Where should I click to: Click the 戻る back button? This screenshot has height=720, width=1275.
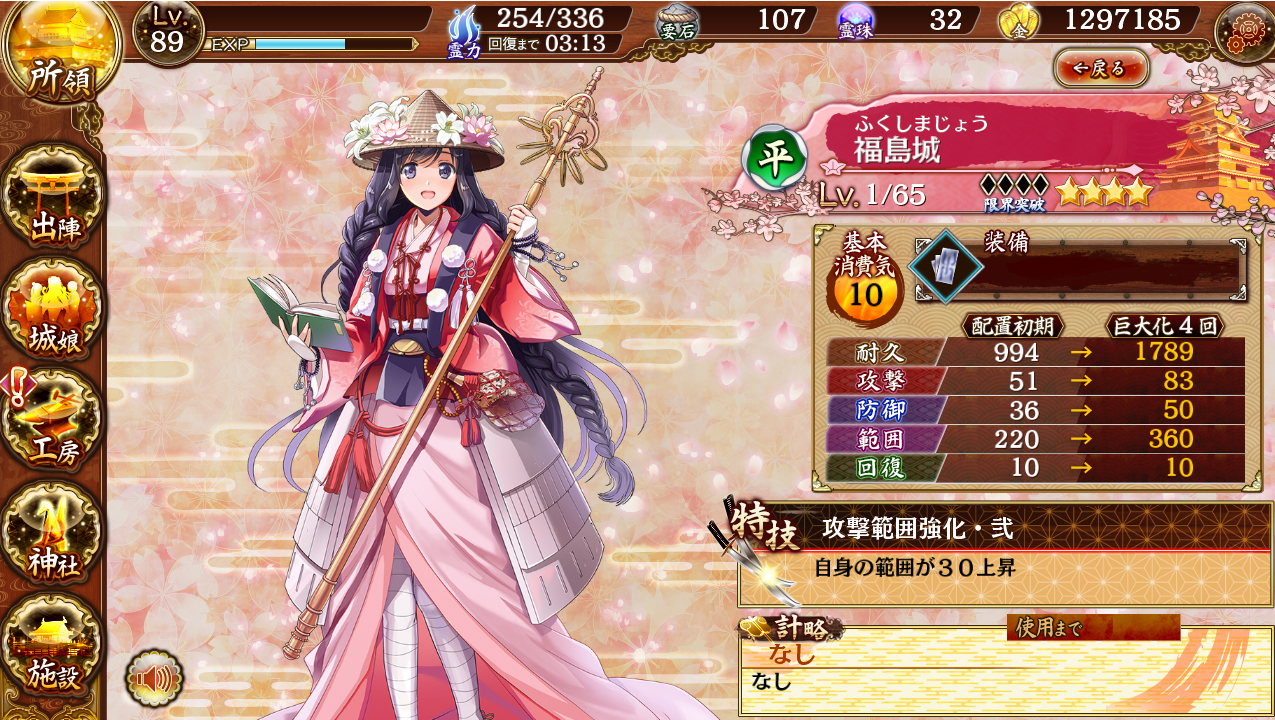tap(1101, 68)
